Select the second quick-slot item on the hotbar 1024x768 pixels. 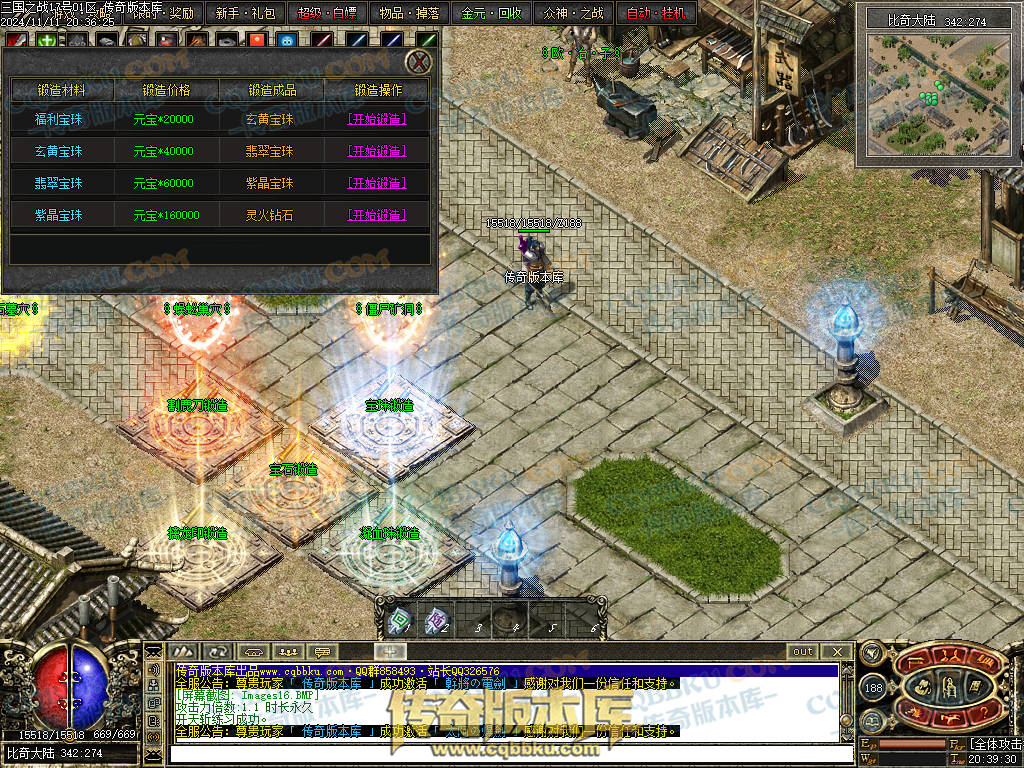436,621
